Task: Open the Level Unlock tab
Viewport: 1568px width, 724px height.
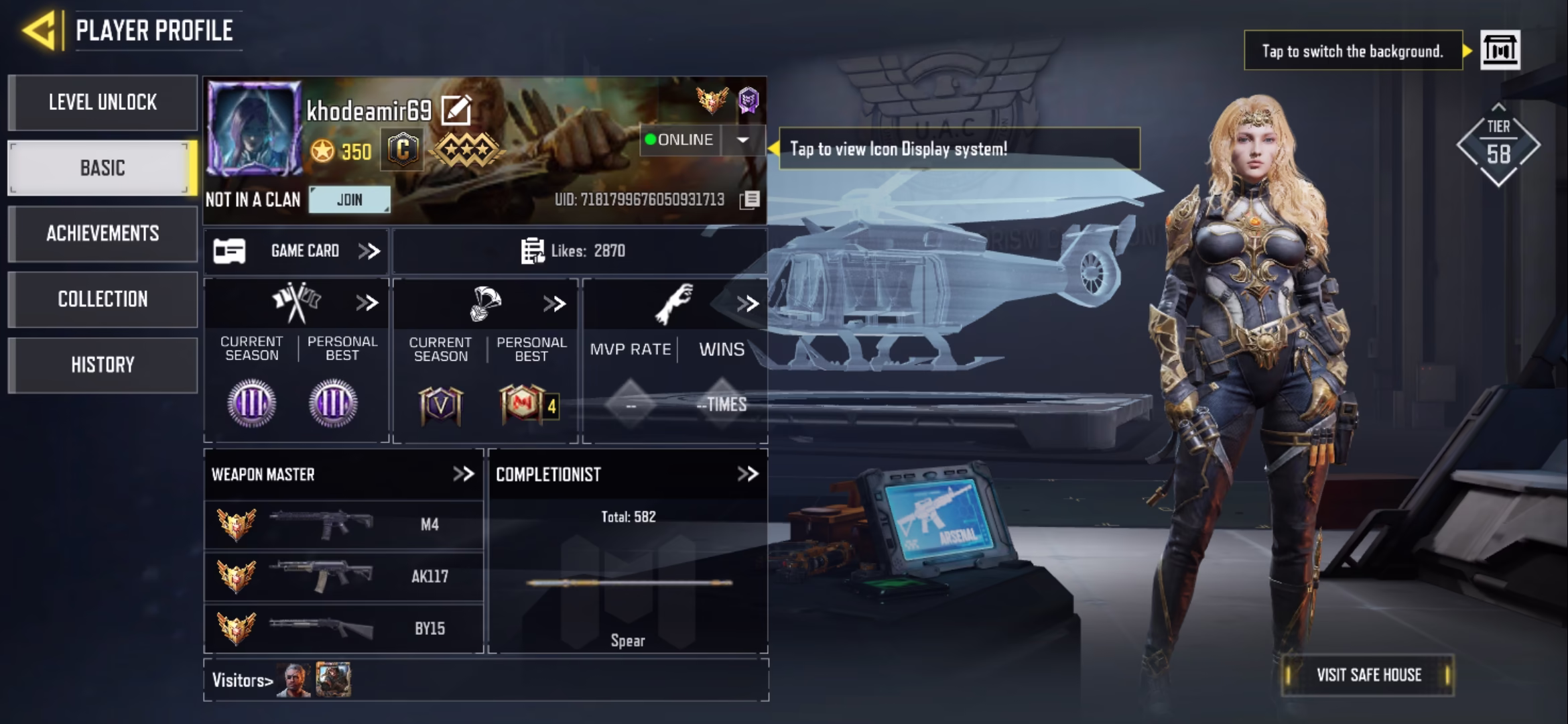Action: pyautogui.click(x=103, y=103)
